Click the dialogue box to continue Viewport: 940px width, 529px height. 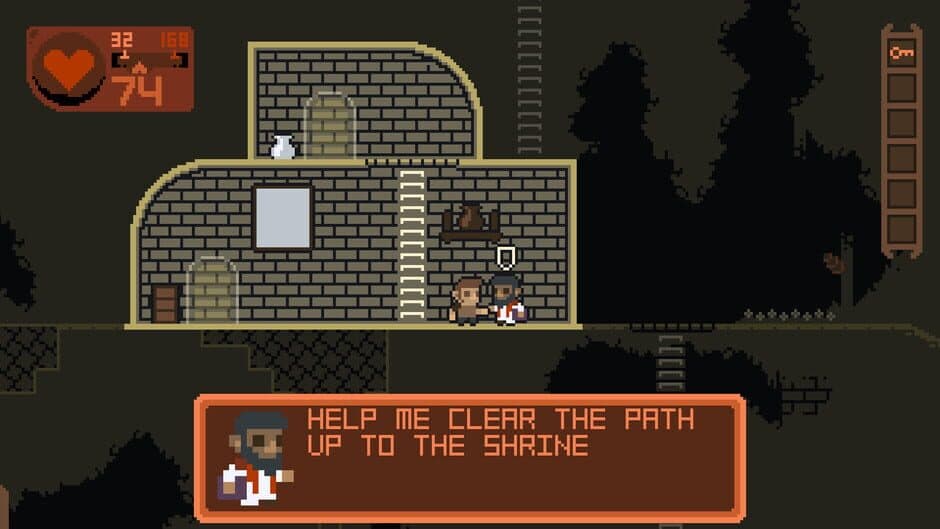[470, 458]
